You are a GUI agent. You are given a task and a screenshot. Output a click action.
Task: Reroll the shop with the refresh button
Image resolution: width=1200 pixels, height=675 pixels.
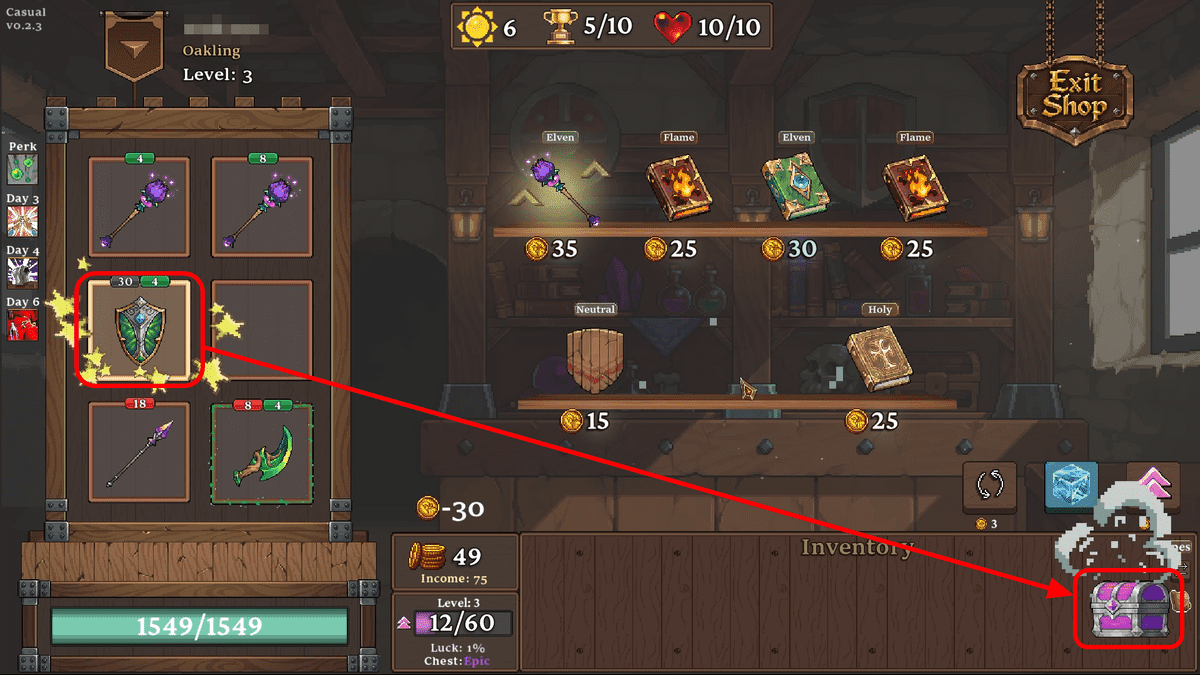tap(989, 487)
